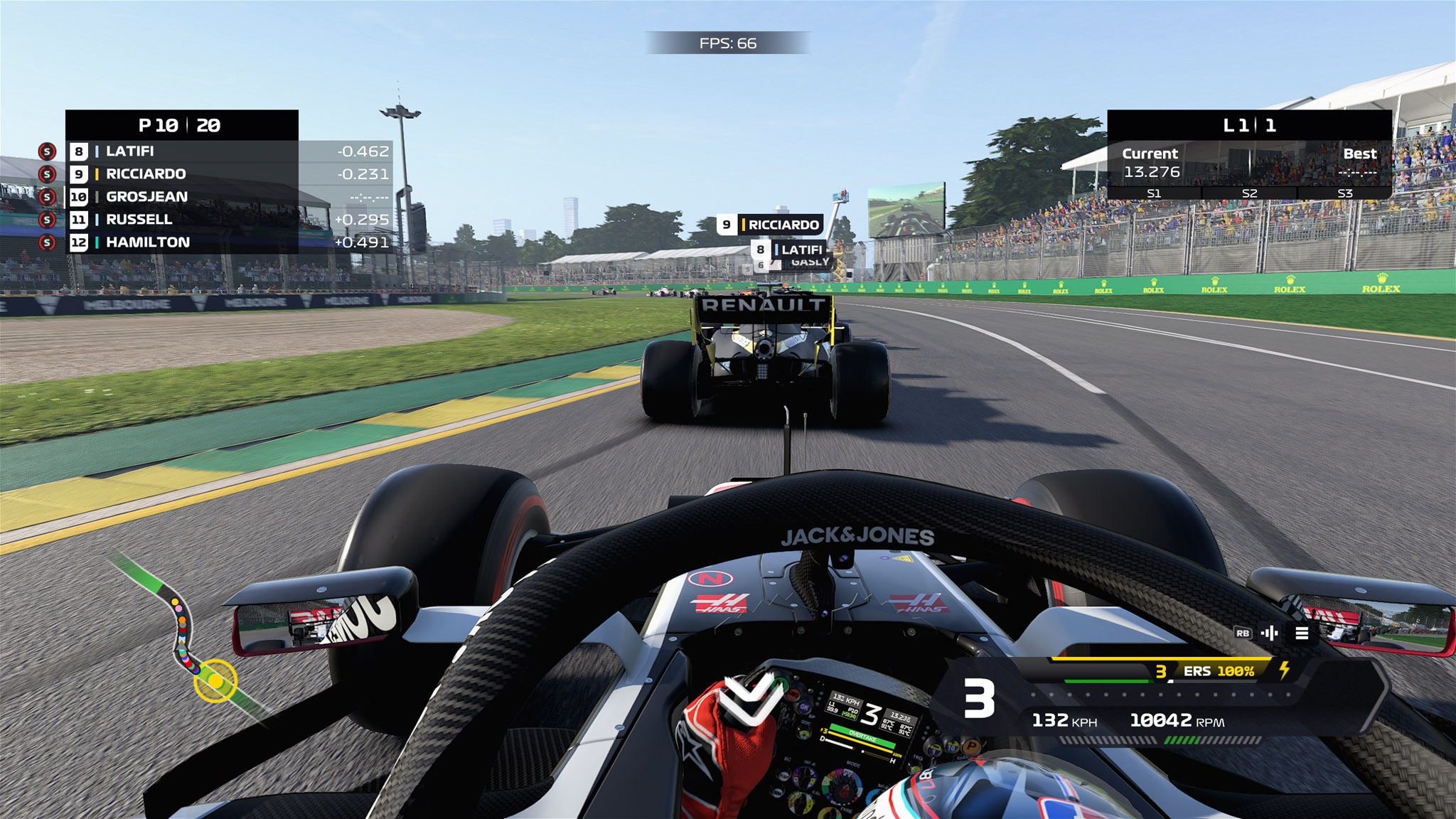This screenshot has width=1456, height=819.
Task: Select Hamilton's row in the standings
Action: (227, 242)
